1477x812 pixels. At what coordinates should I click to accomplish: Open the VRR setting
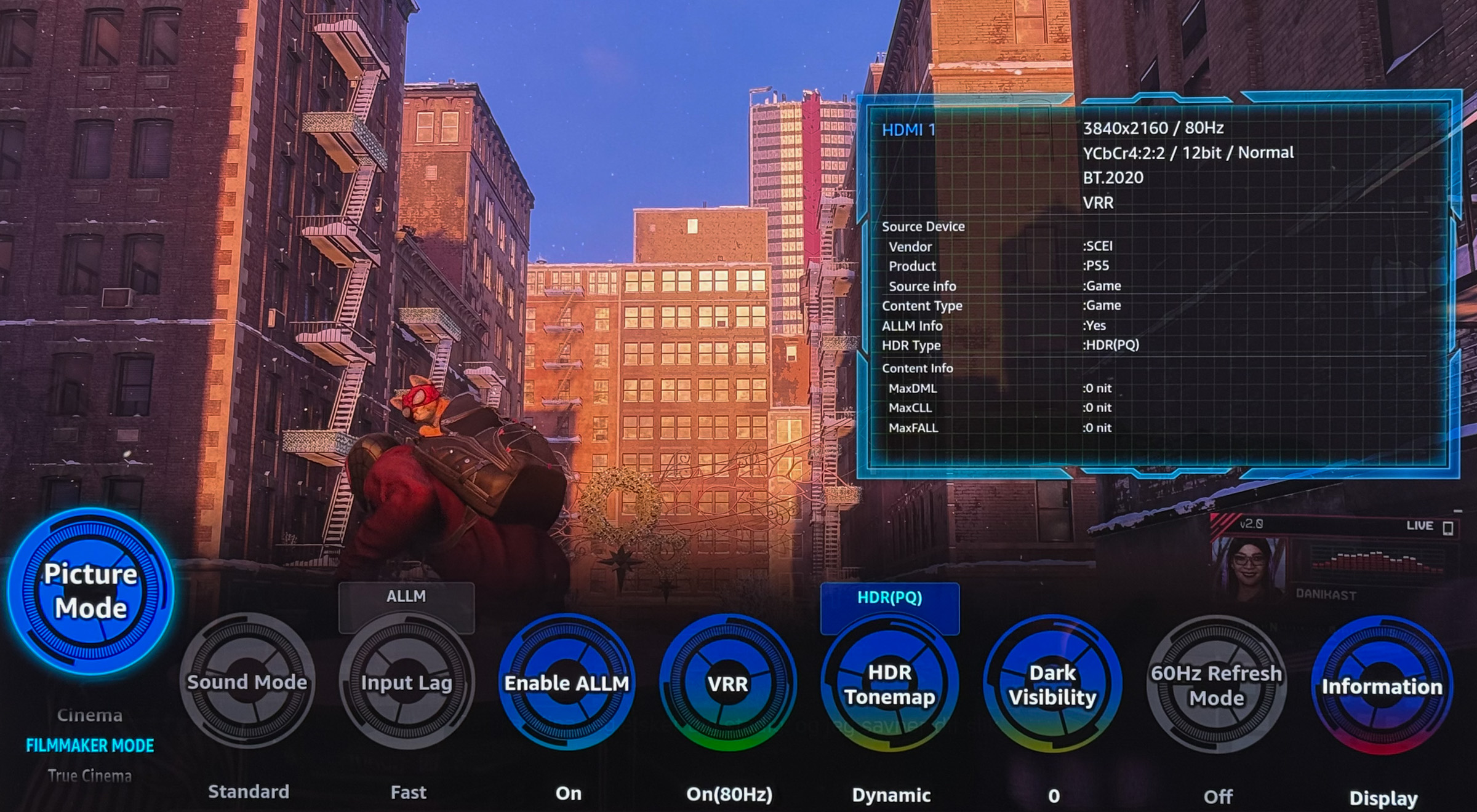[728, 684]
